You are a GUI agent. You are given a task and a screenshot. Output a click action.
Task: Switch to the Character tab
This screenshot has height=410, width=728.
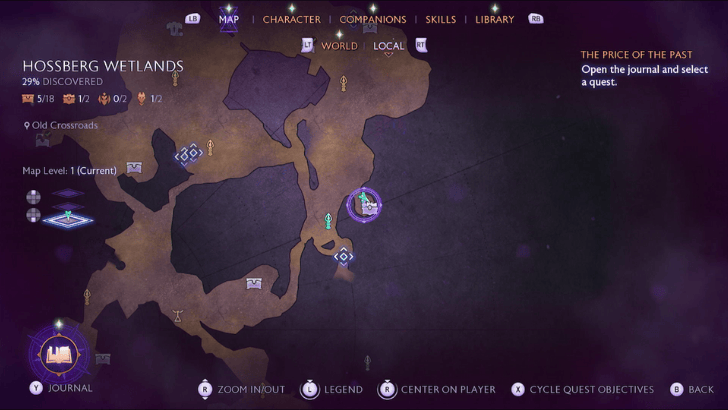[x=291, y=19]
